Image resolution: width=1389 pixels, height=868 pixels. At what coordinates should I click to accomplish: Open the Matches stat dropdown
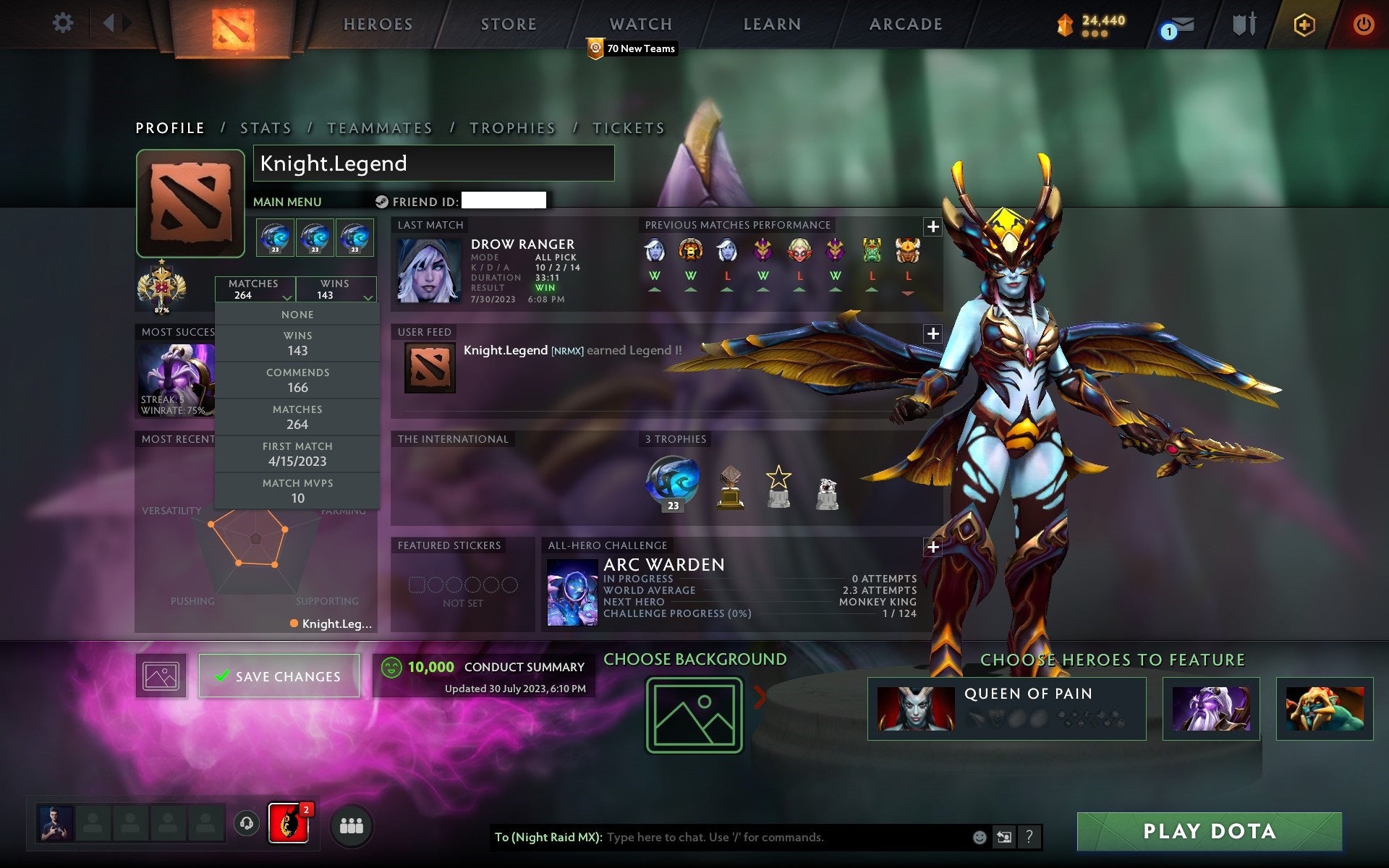coord(255,289)
